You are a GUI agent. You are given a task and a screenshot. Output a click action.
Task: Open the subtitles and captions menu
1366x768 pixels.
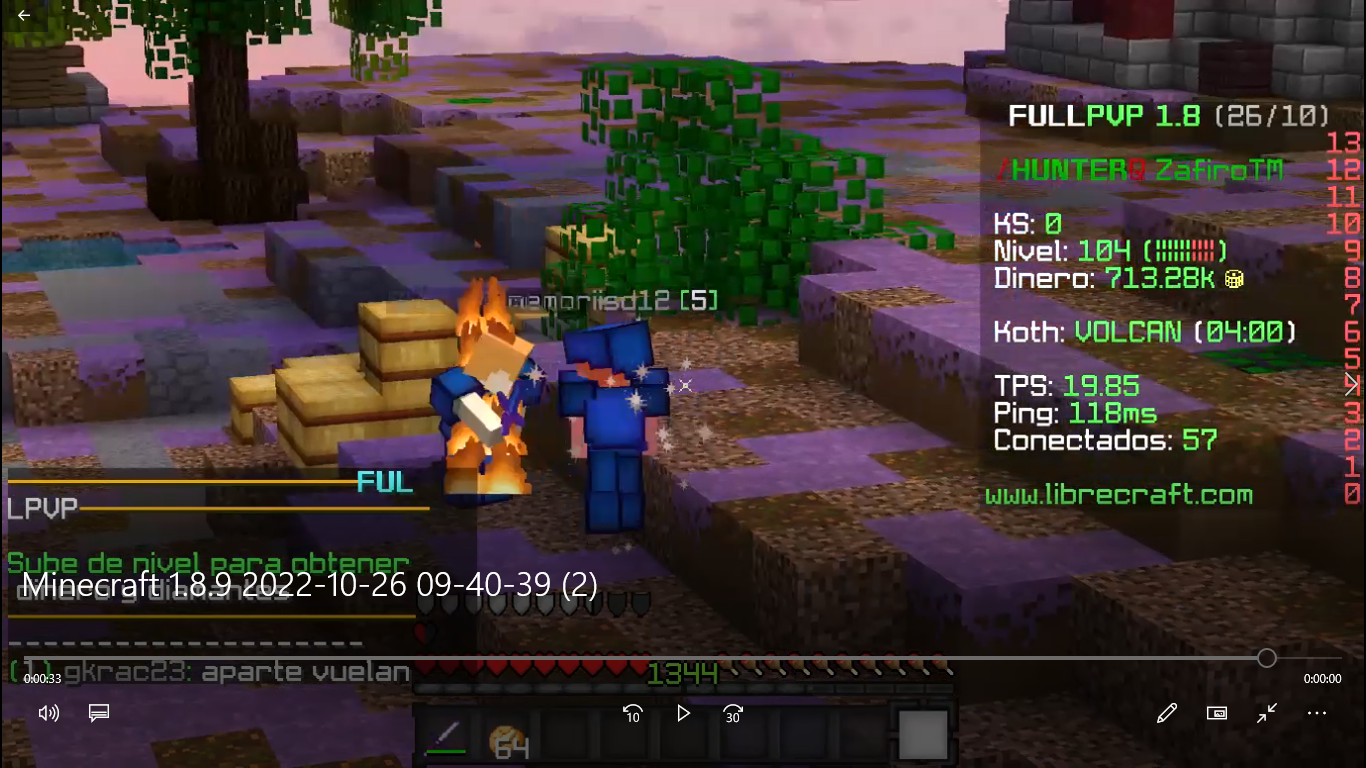click(98, 713)
